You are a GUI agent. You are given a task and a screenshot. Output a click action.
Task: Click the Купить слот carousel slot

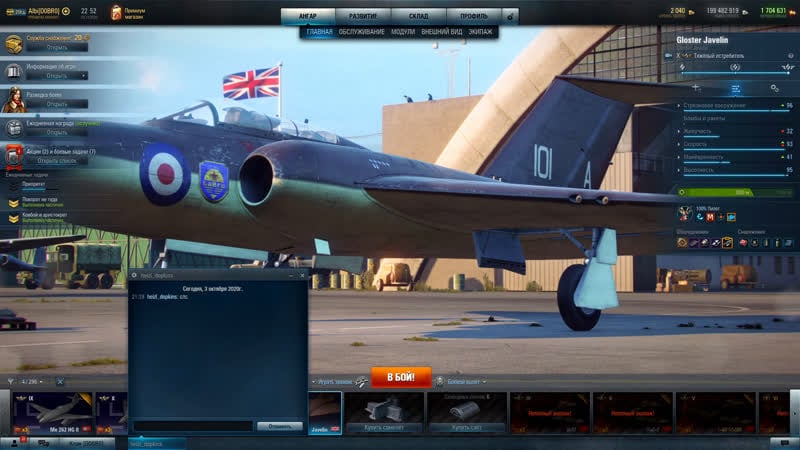click(466, 411)
